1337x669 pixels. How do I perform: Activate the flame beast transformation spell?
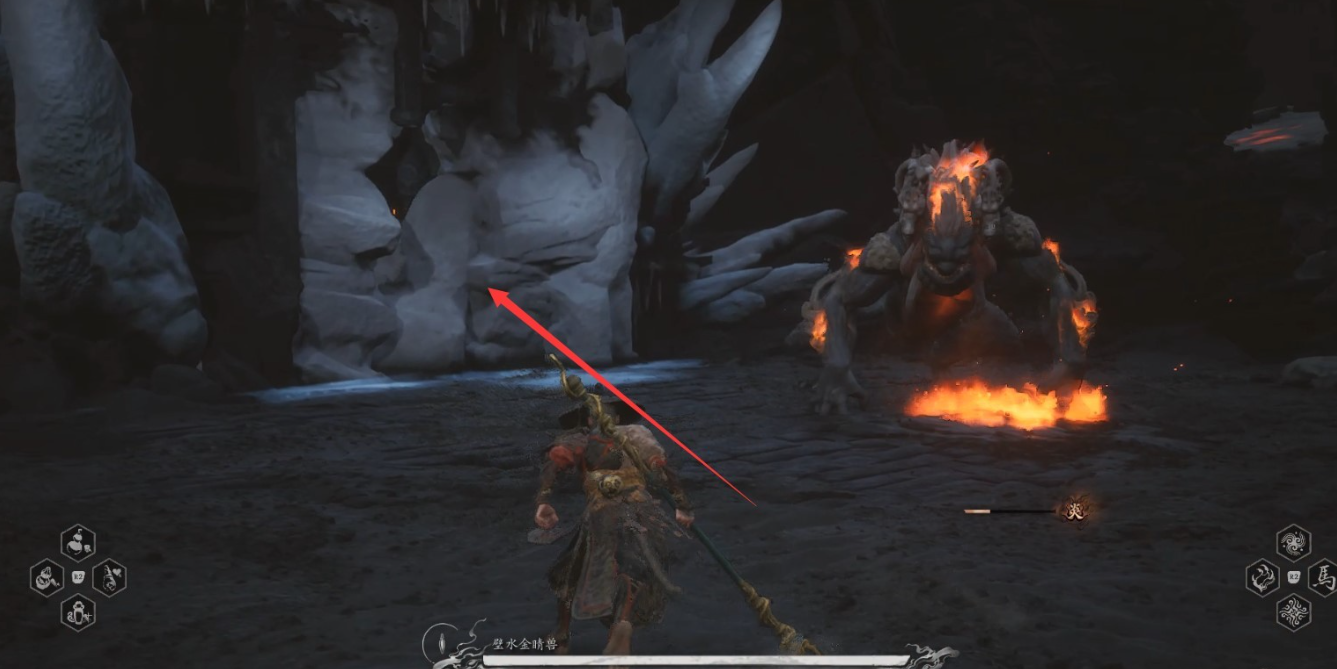point(1262,577)
